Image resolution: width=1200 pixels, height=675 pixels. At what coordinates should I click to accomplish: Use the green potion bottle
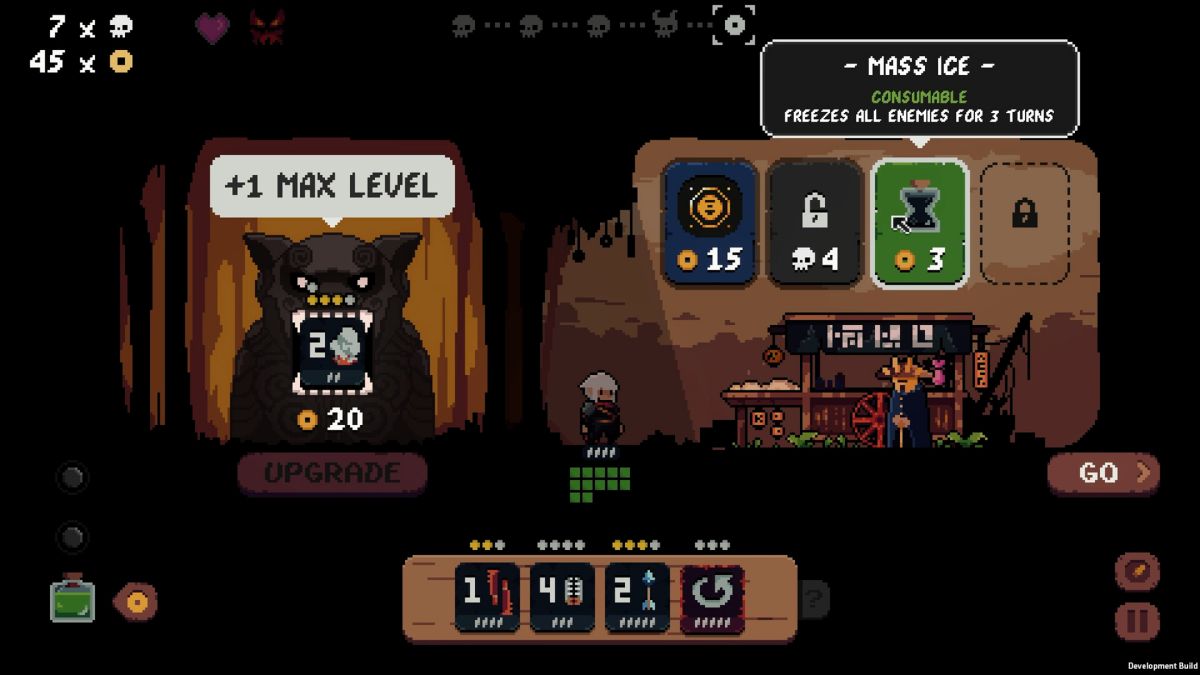click(x=73, y=599)
